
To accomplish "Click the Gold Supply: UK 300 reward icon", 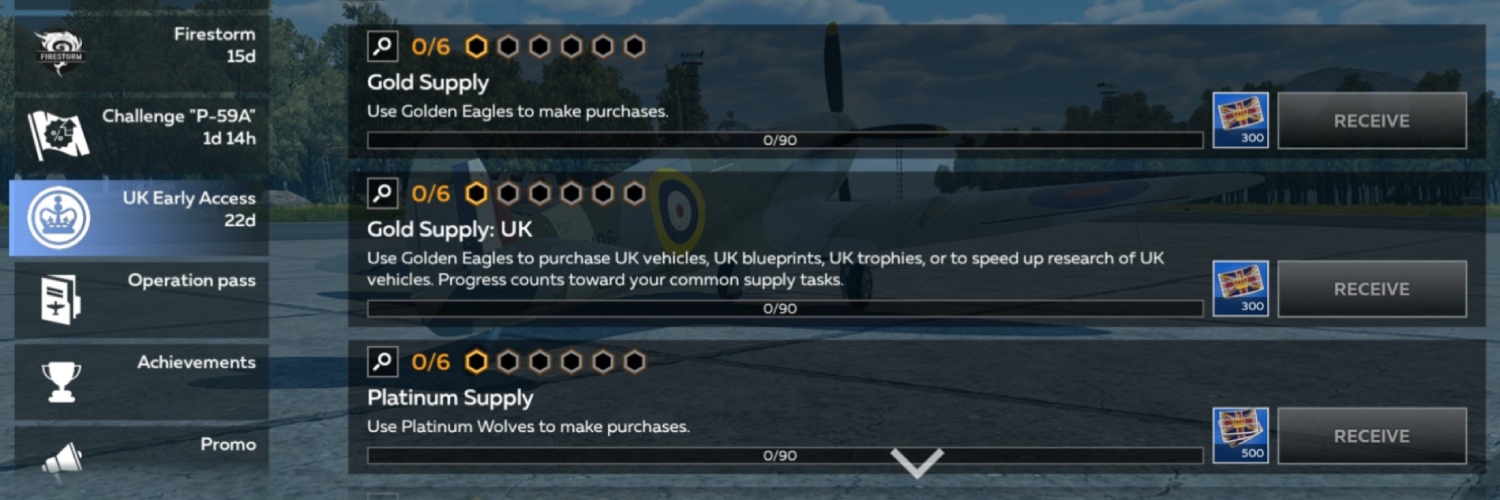I will tap(1240, 289).
